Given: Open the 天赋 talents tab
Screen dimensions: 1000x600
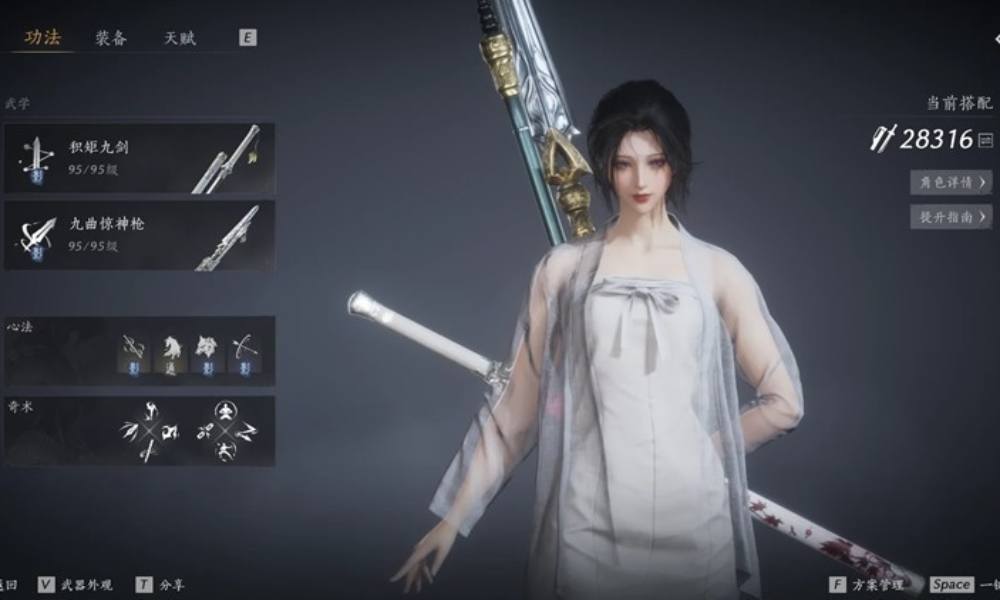Looking at the screenshot, I should (x=180, y=38).
